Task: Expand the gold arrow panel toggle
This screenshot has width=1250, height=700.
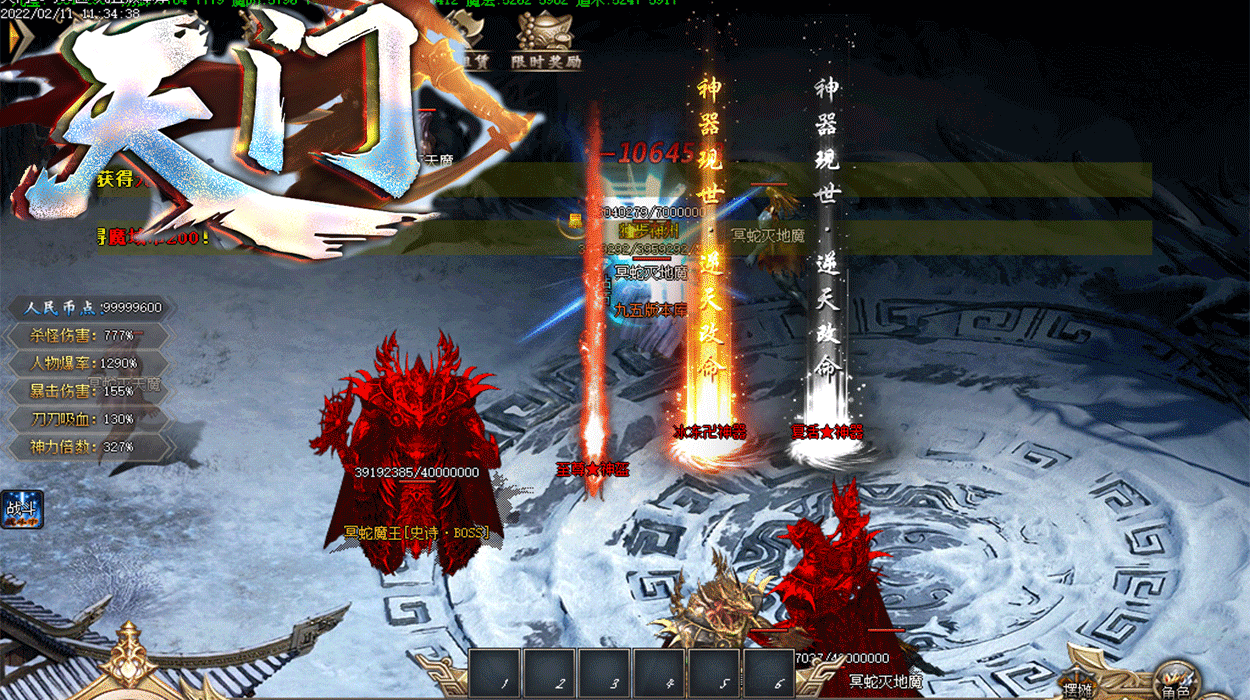Action: pyautogui.click(x=14, y=40)
